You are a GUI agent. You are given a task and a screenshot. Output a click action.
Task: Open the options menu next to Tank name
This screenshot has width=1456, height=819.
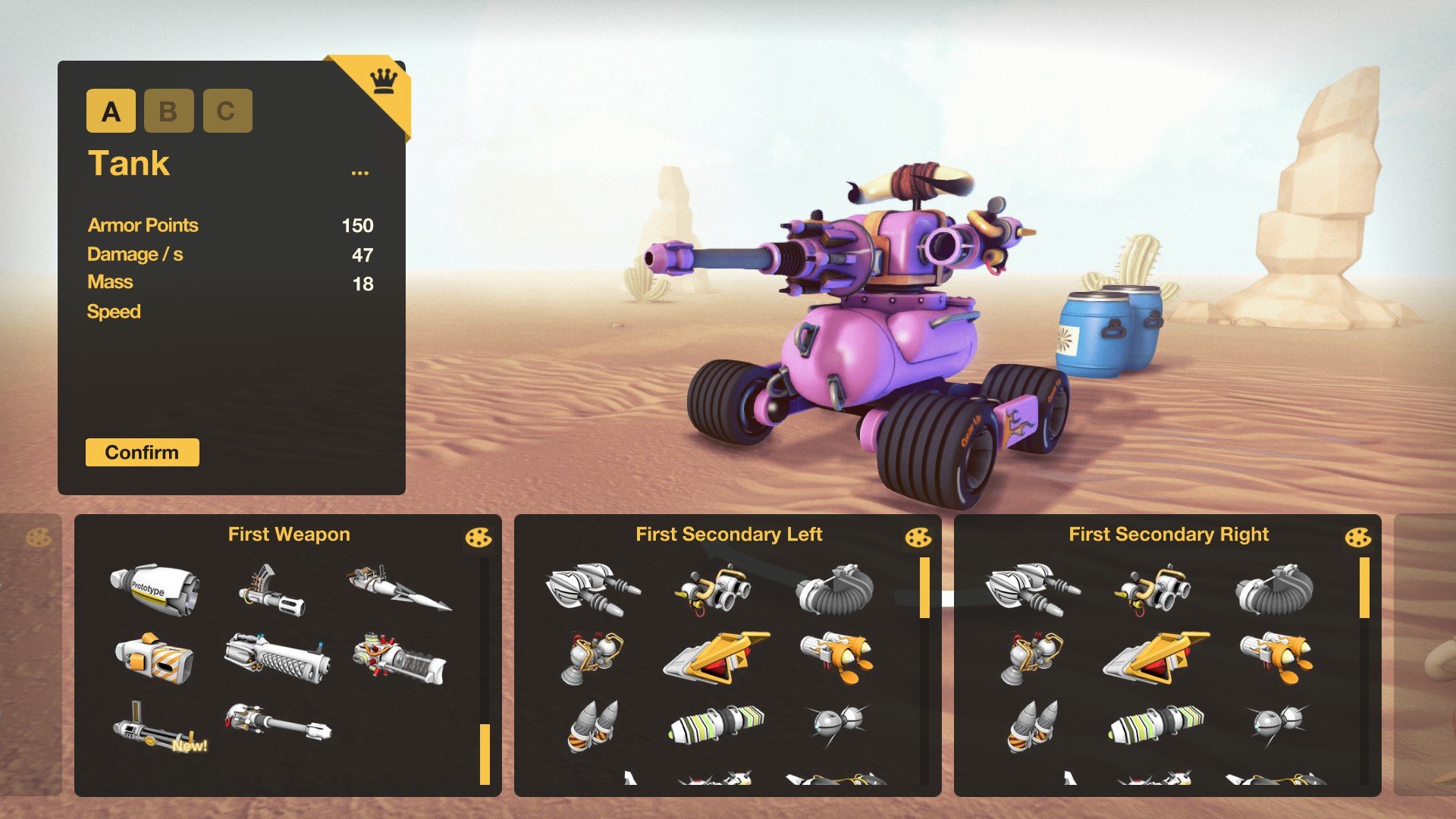coord(360,173)
